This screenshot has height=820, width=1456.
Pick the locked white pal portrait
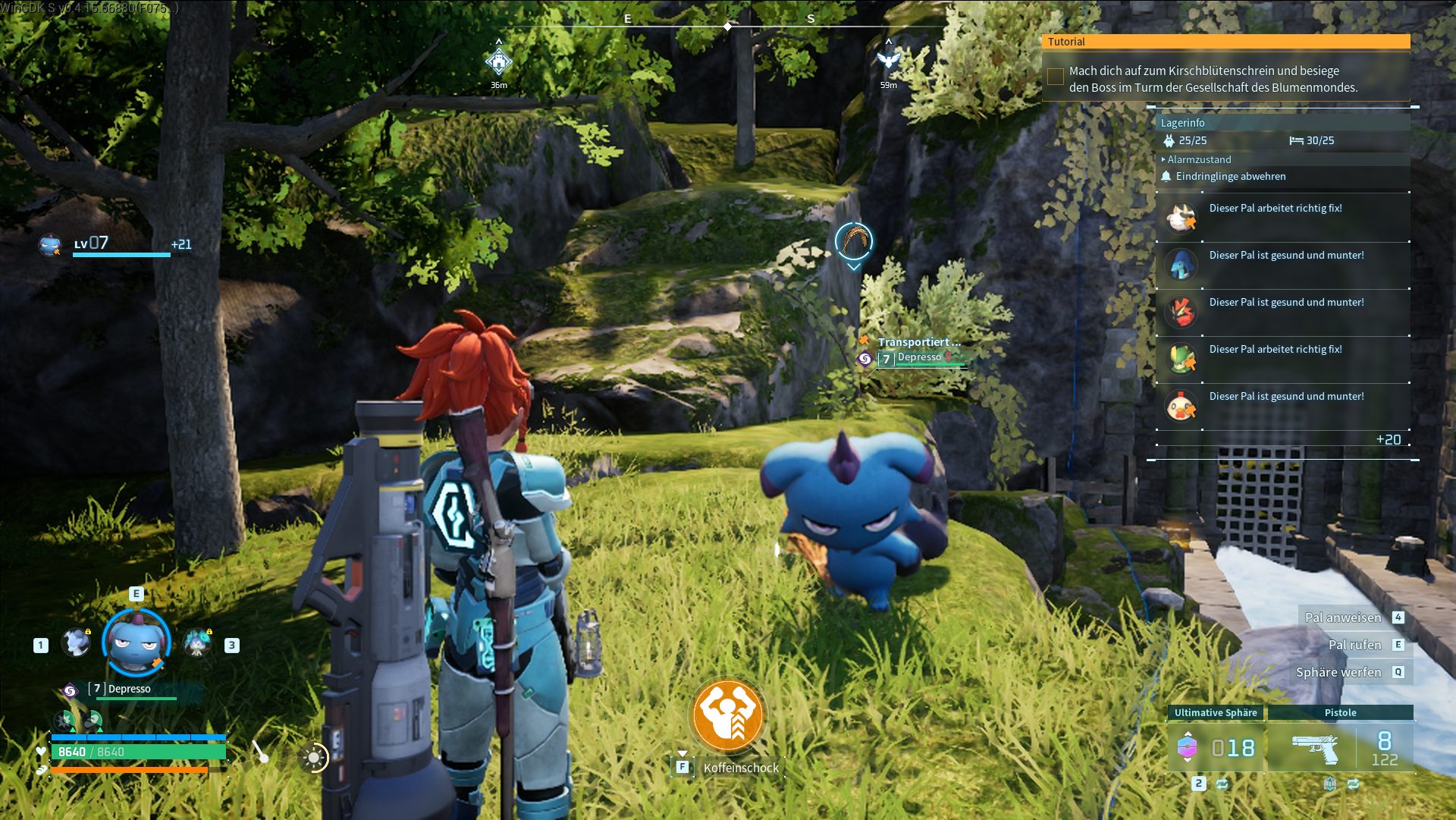point(76,643)
